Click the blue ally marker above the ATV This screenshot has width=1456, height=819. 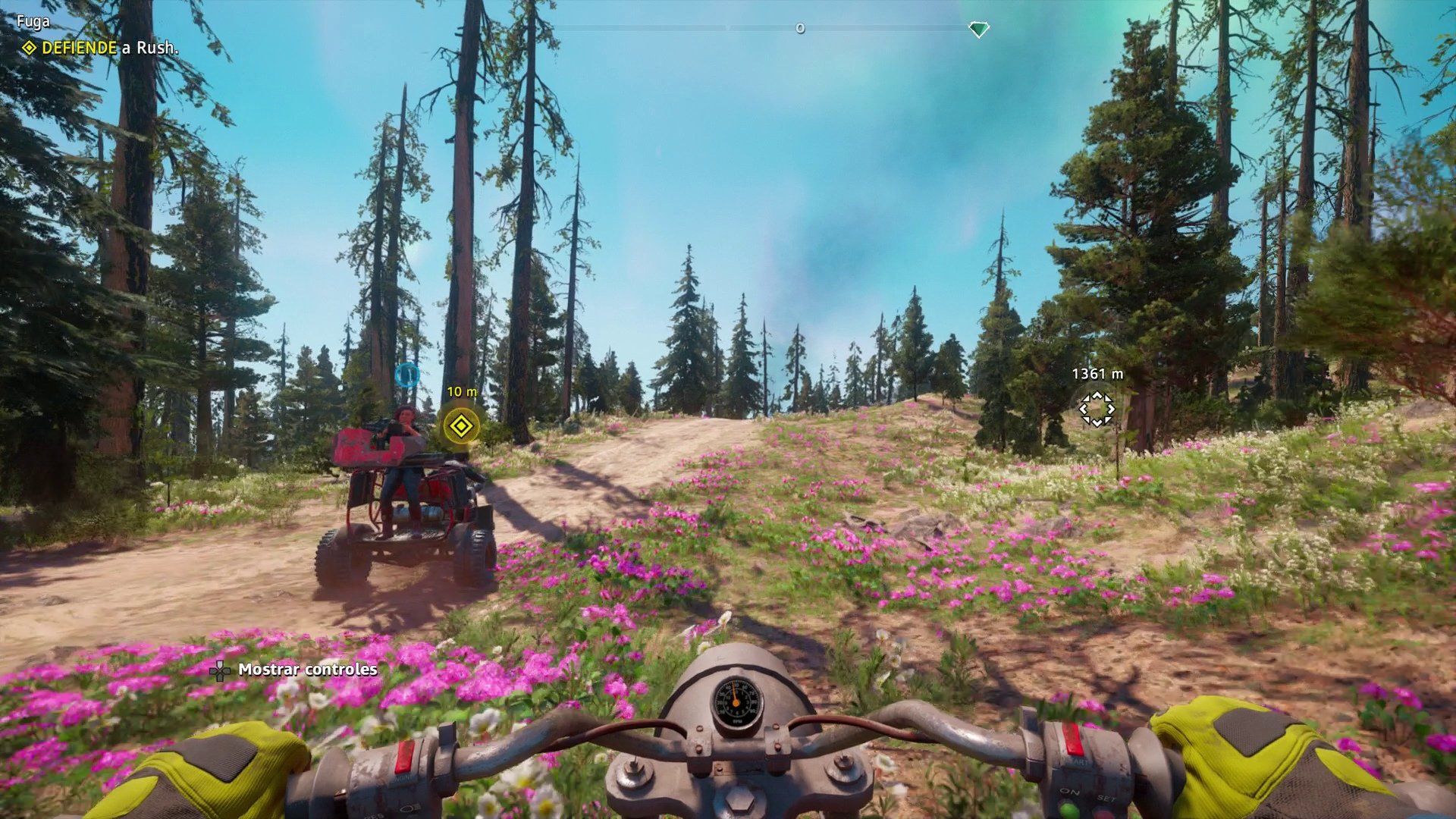408,372
